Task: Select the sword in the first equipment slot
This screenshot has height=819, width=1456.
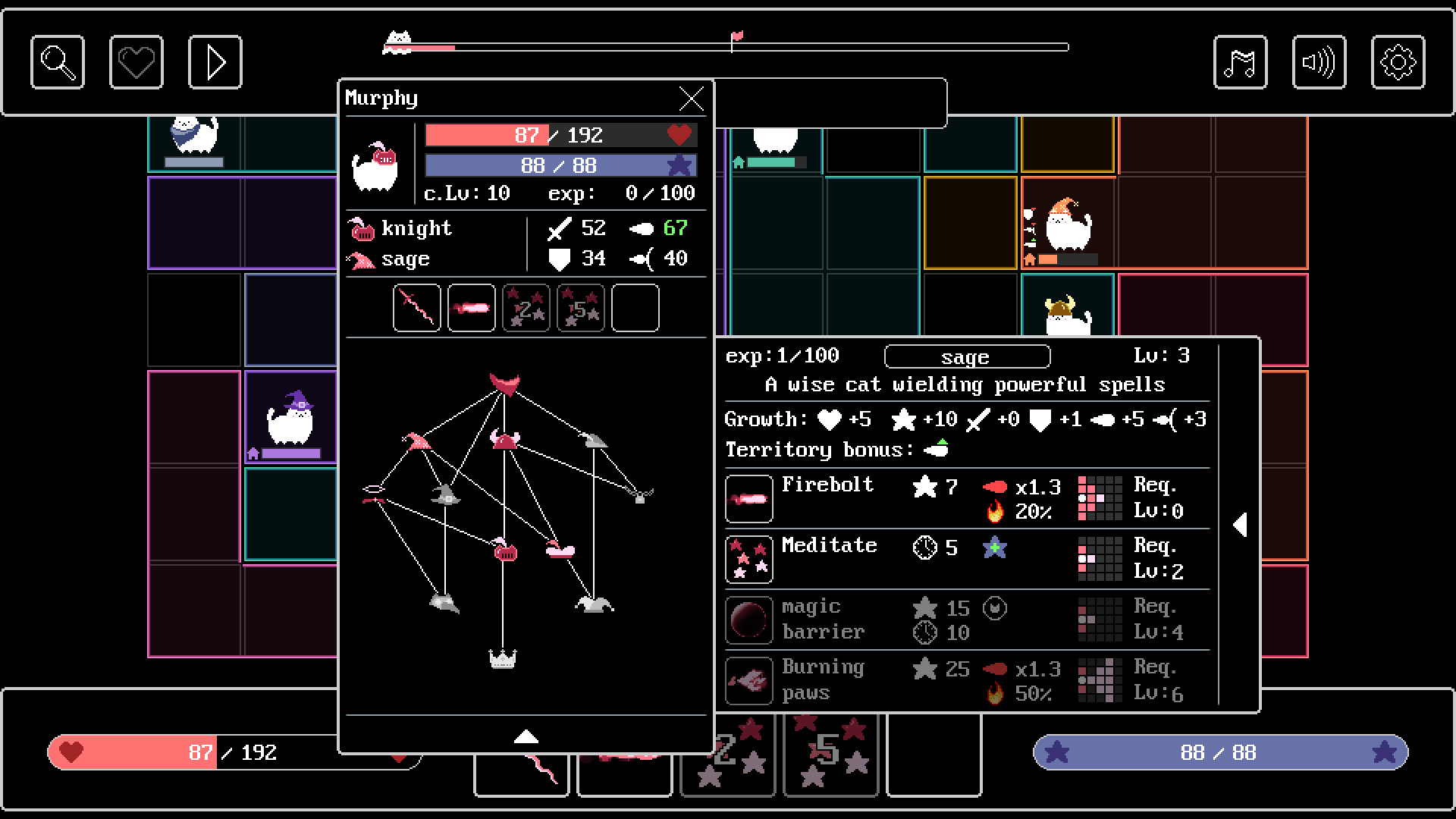Action: tap(416, 307)
